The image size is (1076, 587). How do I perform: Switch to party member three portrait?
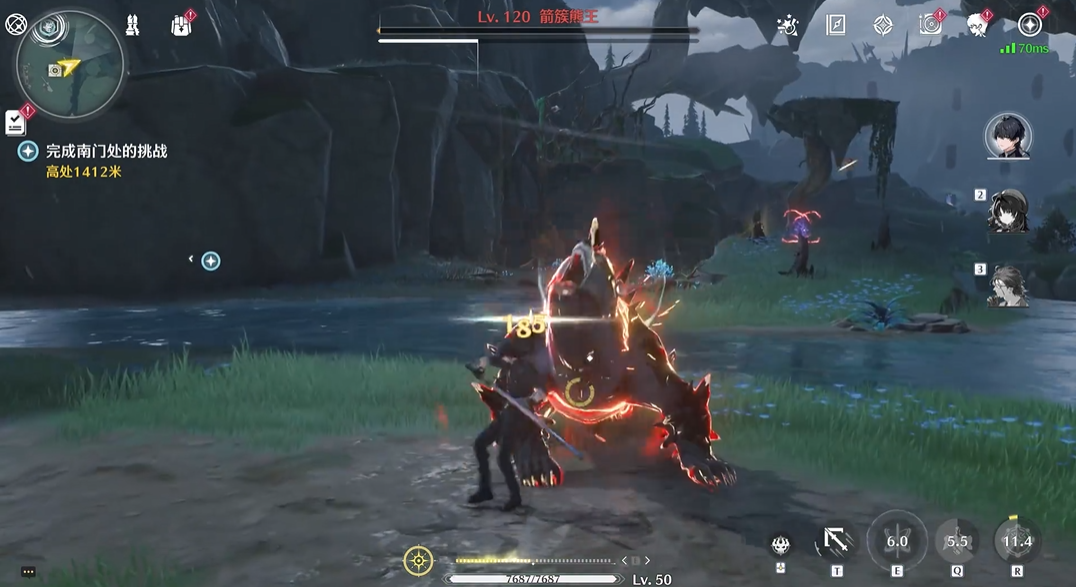tap(1007, 285)
